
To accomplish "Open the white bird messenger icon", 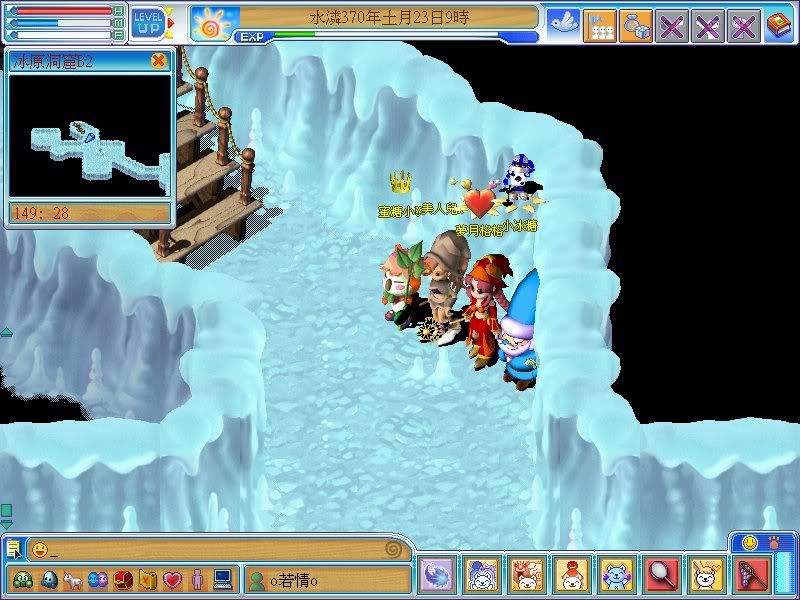I will [562, 27].
